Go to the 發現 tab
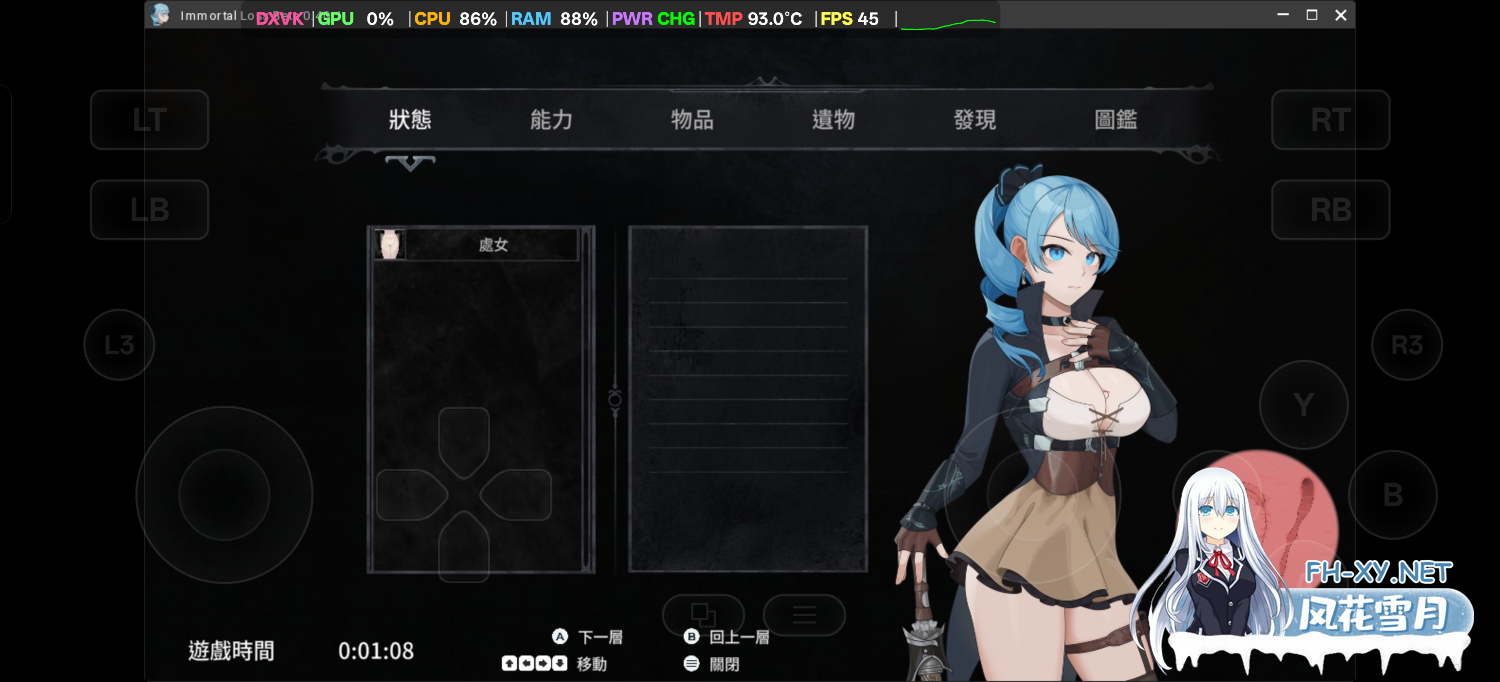 975,120
